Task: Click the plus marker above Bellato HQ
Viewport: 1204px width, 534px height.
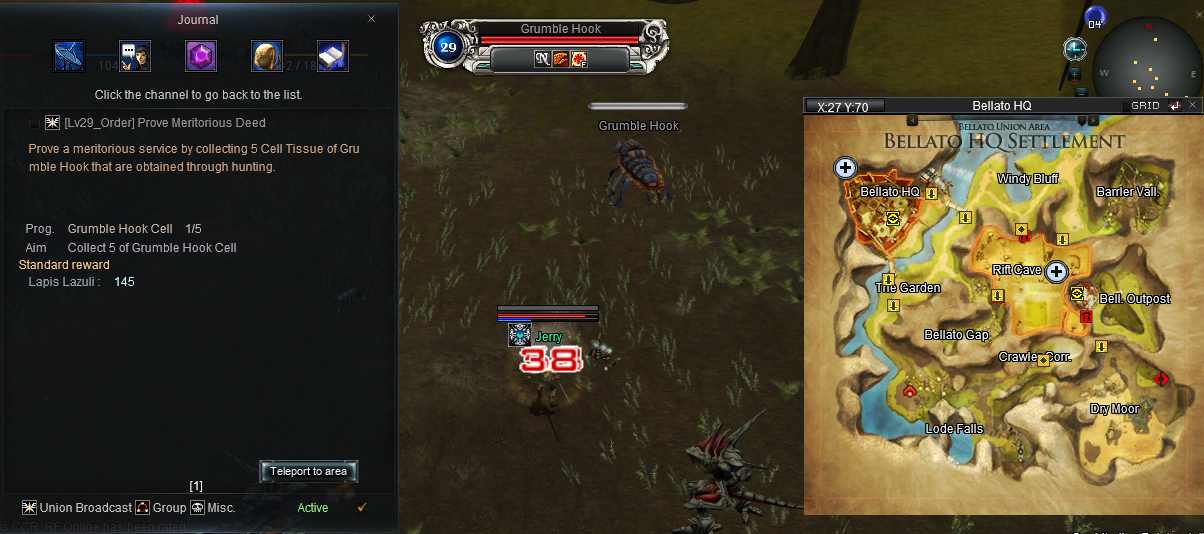Action: (845, 168)
